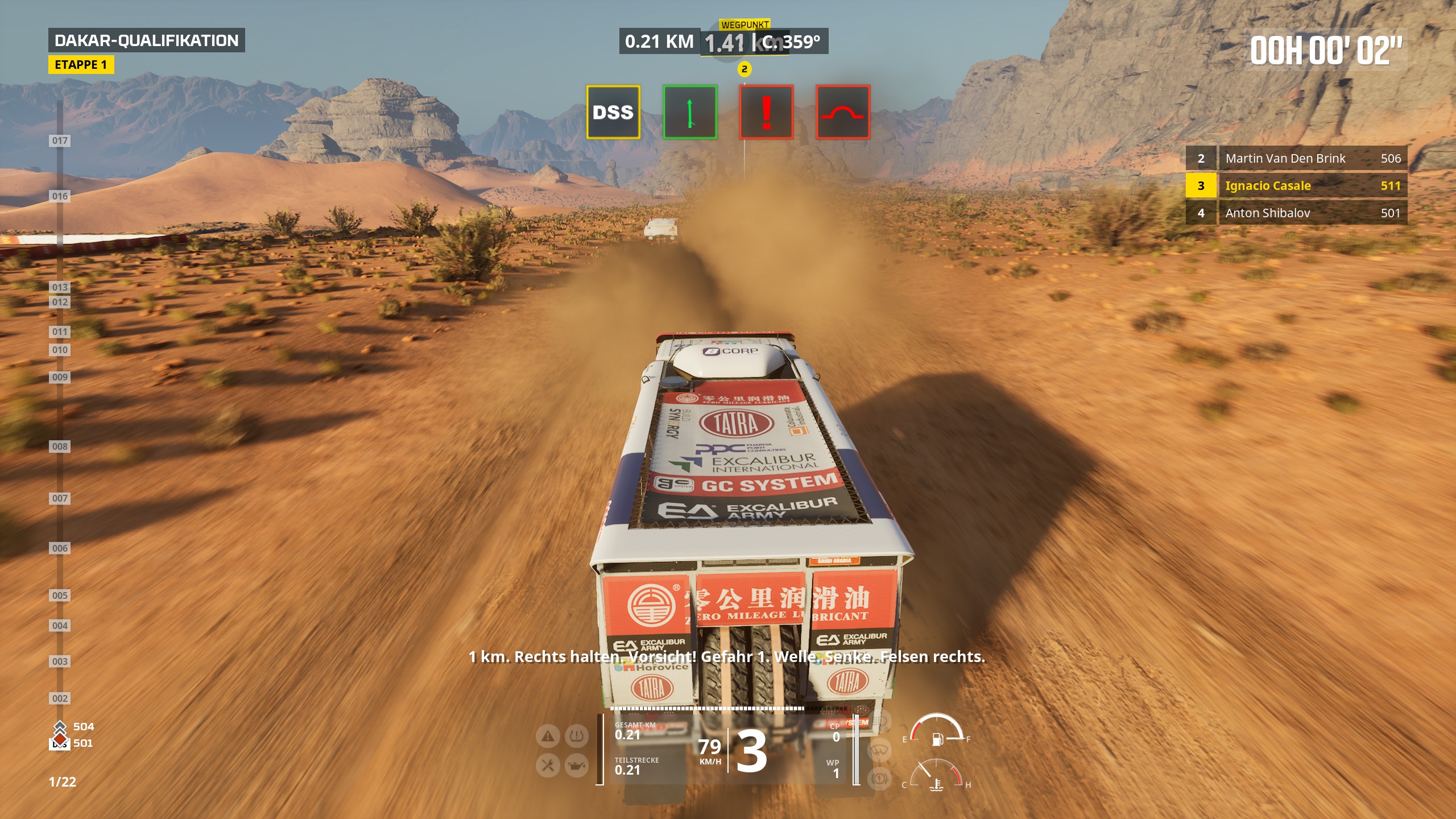The height and width of the screenshot is (819, 1456).
Task: Click the ETAPPE 1 stage label
Action: tap(81, 65)
